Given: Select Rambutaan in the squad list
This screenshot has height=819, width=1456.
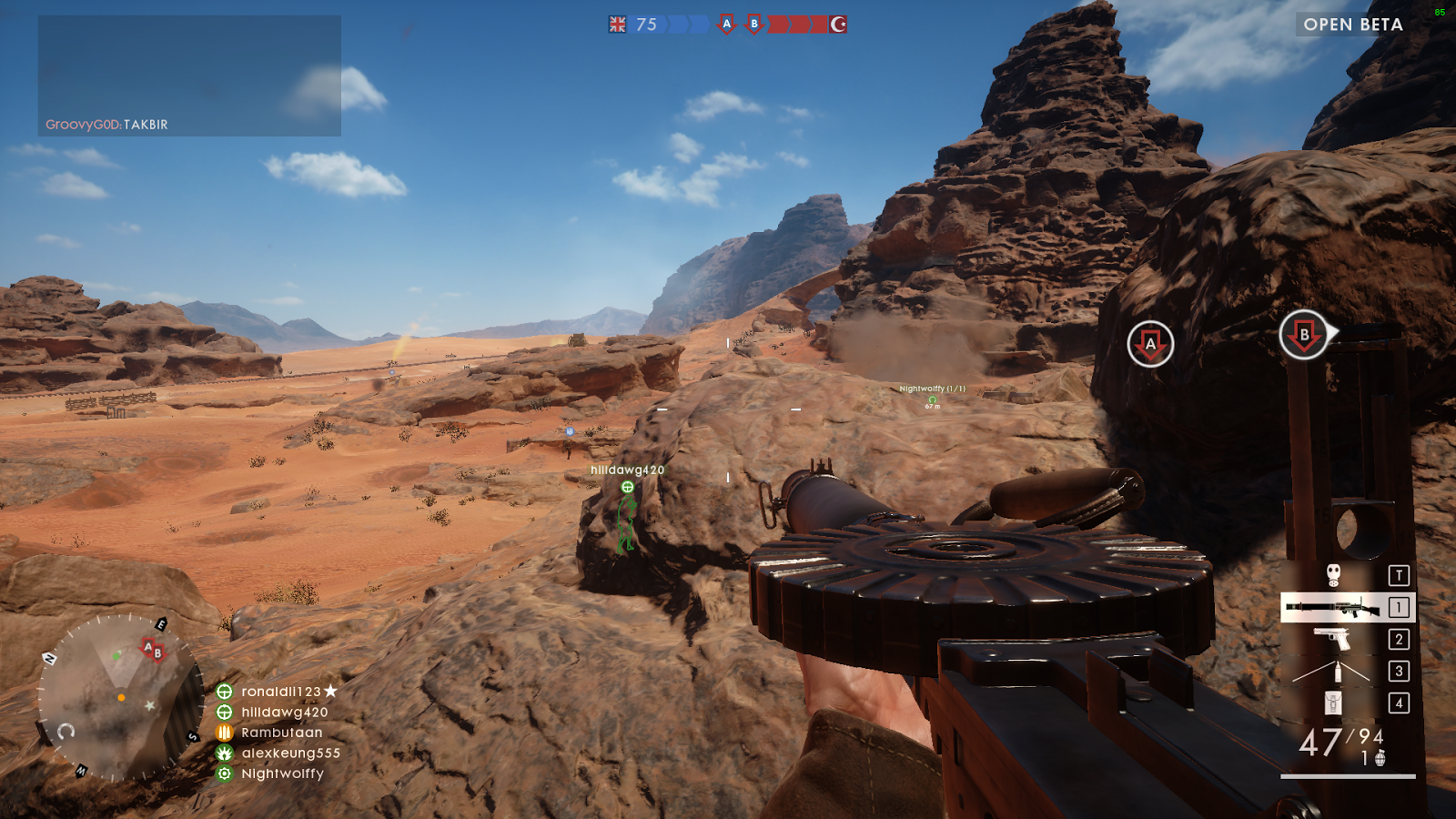Looking at the screenshot, I should 281,733.
